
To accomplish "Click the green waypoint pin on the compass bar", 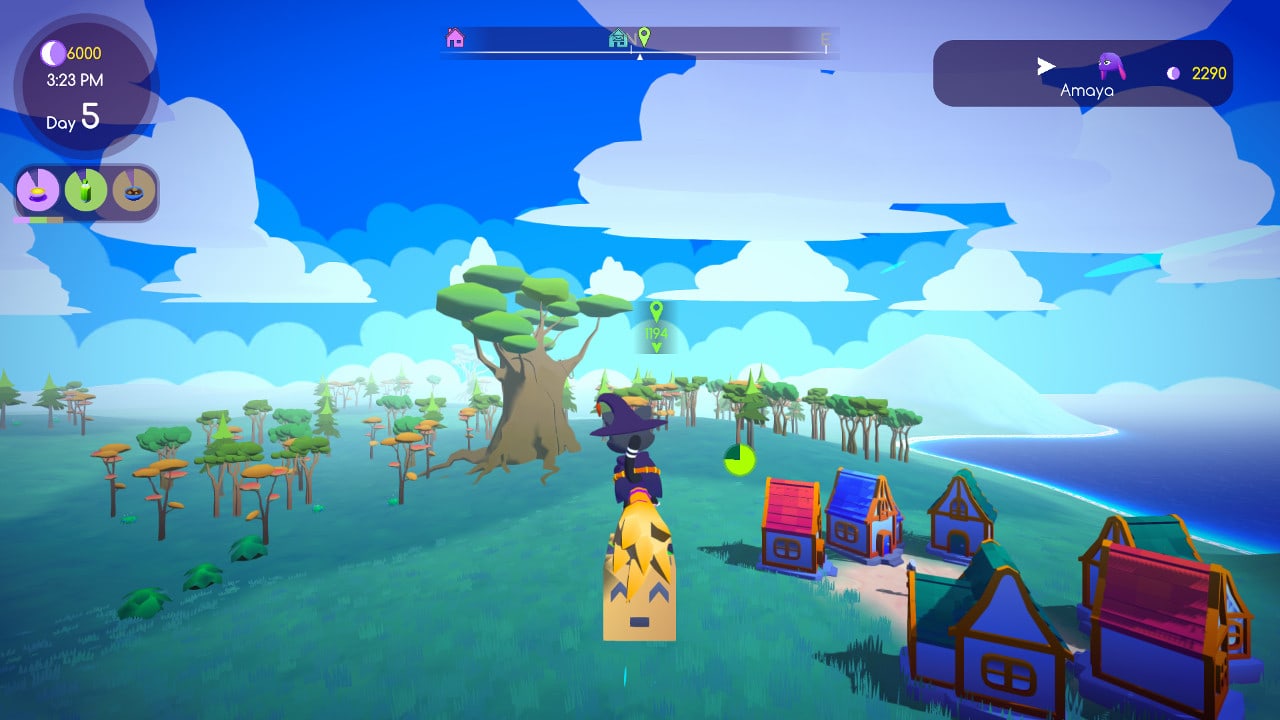I will (x=645, y=36).
